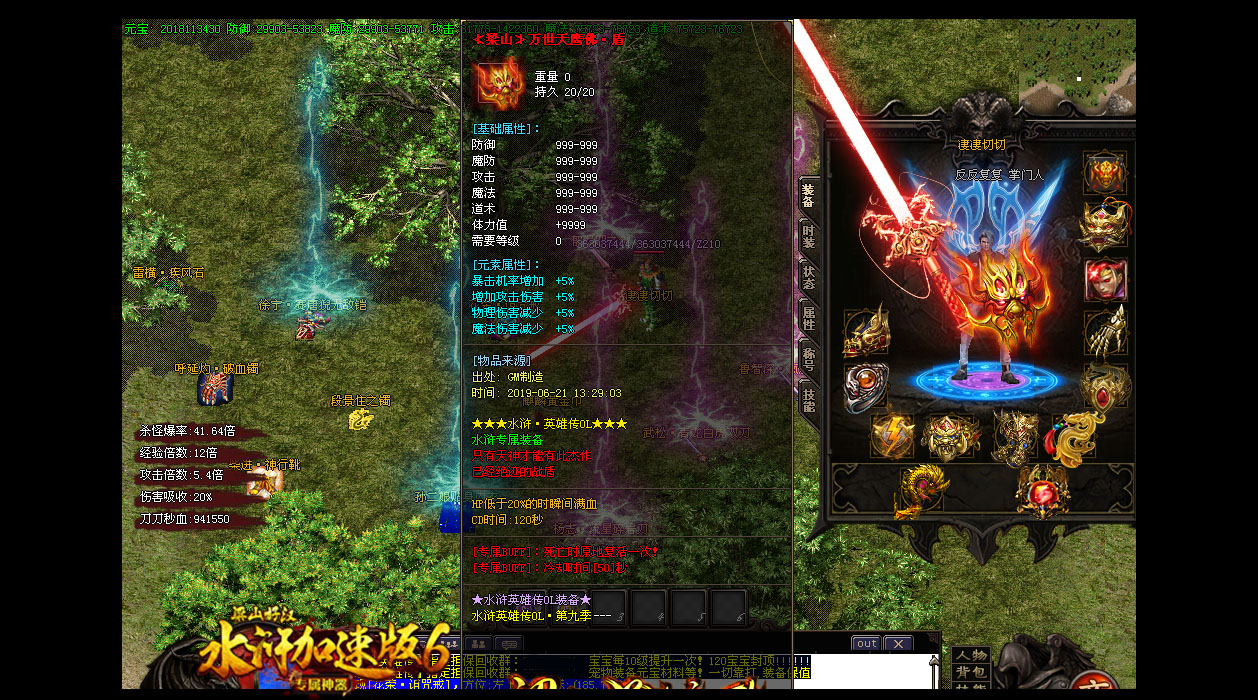The height and width of the screenshot is (700, 1258).
Task: Click the out button above chat
Action: click(866, 643)
